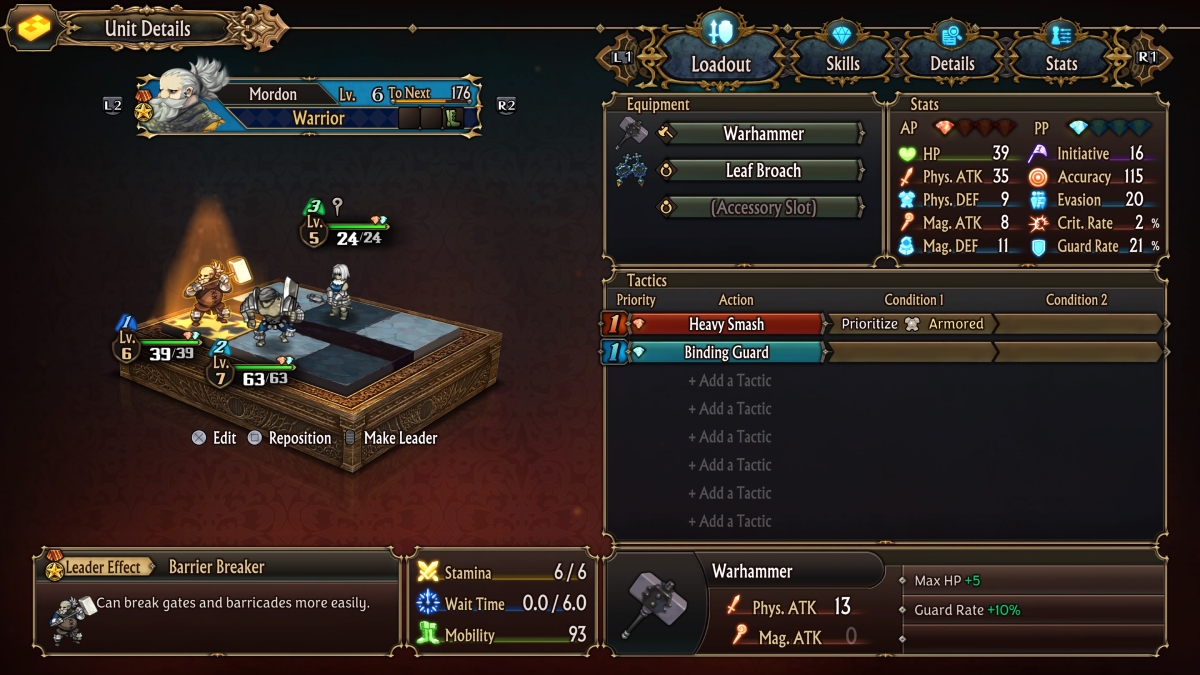
Task: Switch to the Loadout tab
Action: pyautogui.click(x=720, y=63)
